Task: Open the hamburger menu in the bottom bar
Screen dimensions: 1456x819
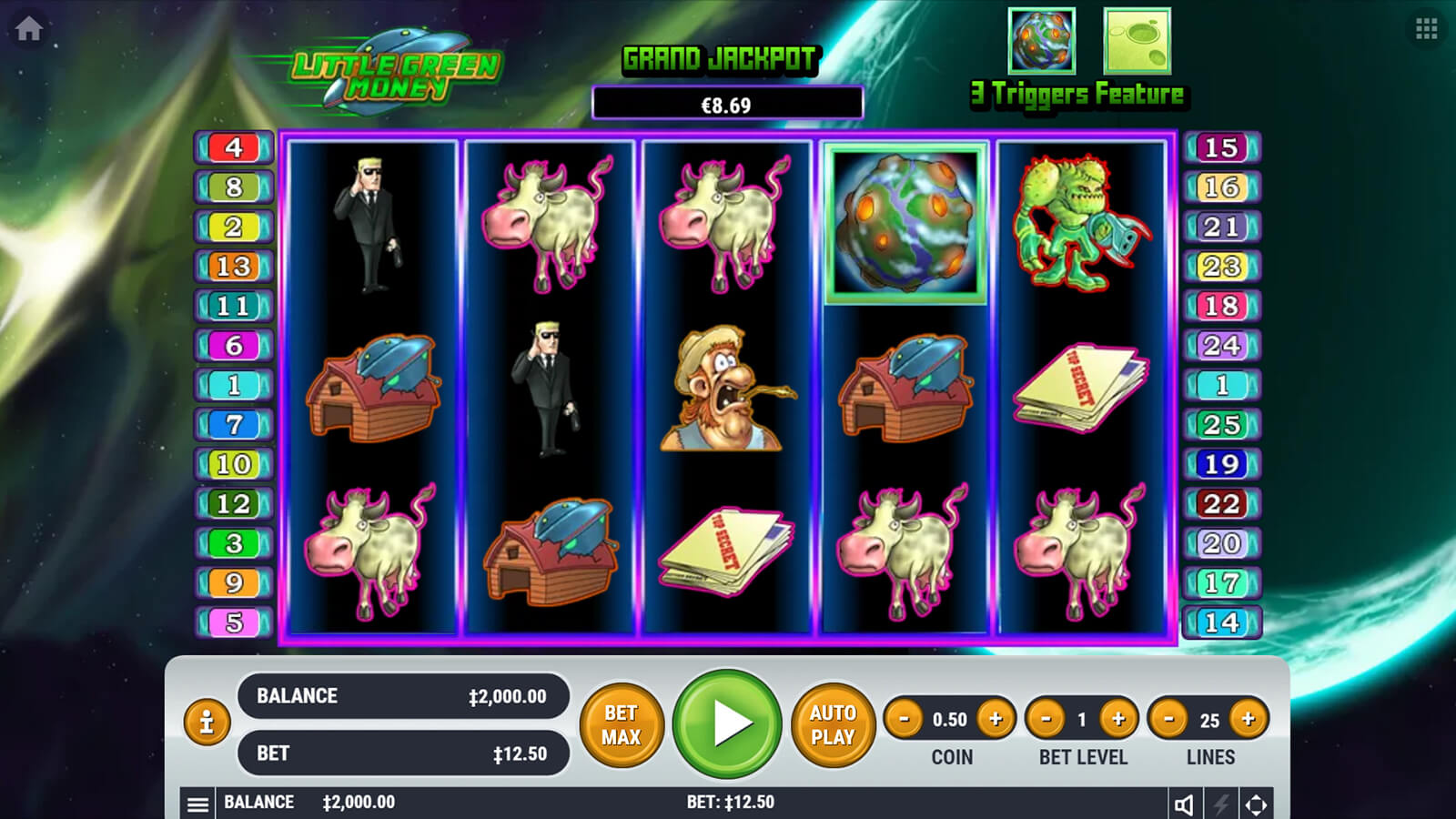Action: [197, 804]
